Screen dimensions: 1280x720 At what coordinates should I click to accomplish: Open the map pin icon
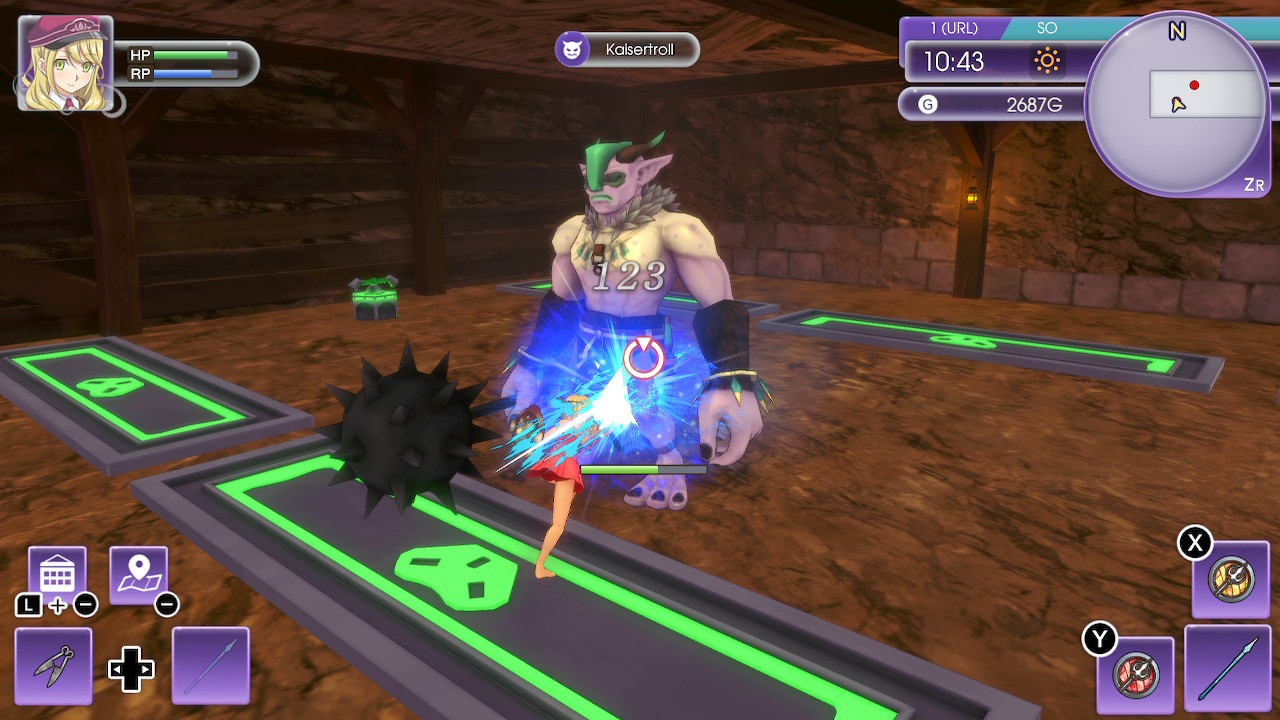(138, 575)
